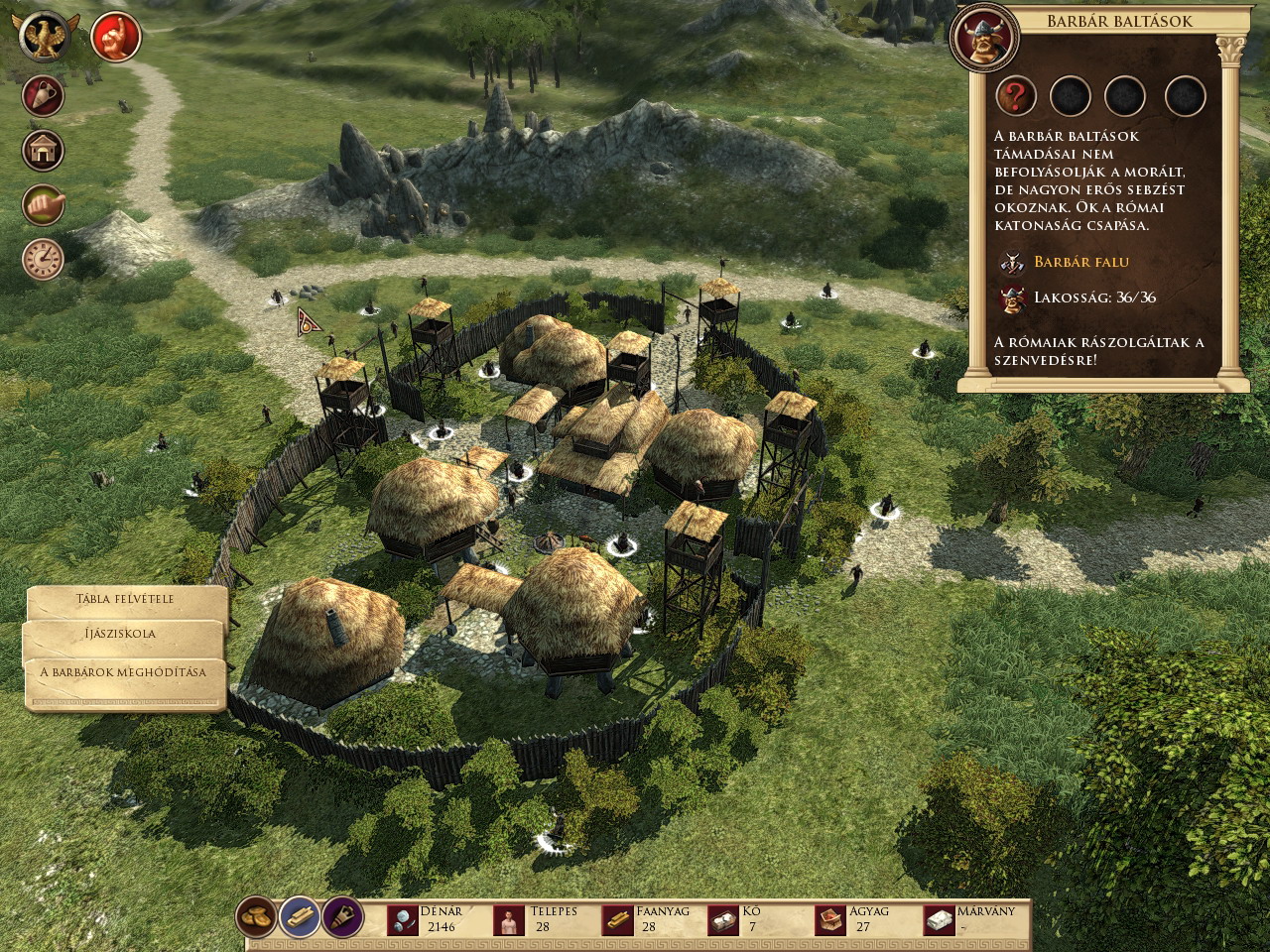Open the temple building menu

pyautogui.click(x=44, y=151)
